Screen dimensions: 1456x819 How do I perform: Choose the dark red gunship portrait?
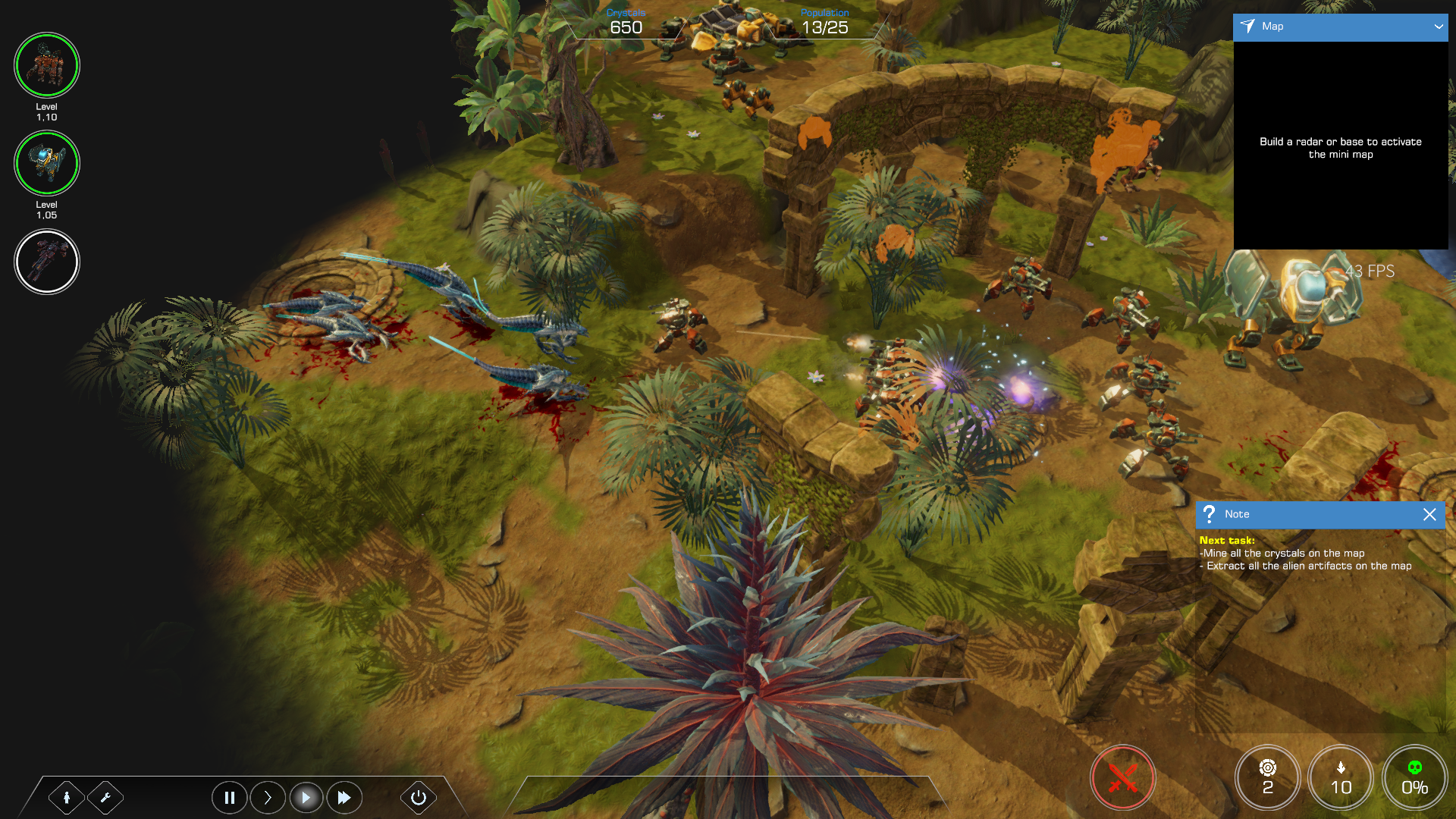pos(47,262)
